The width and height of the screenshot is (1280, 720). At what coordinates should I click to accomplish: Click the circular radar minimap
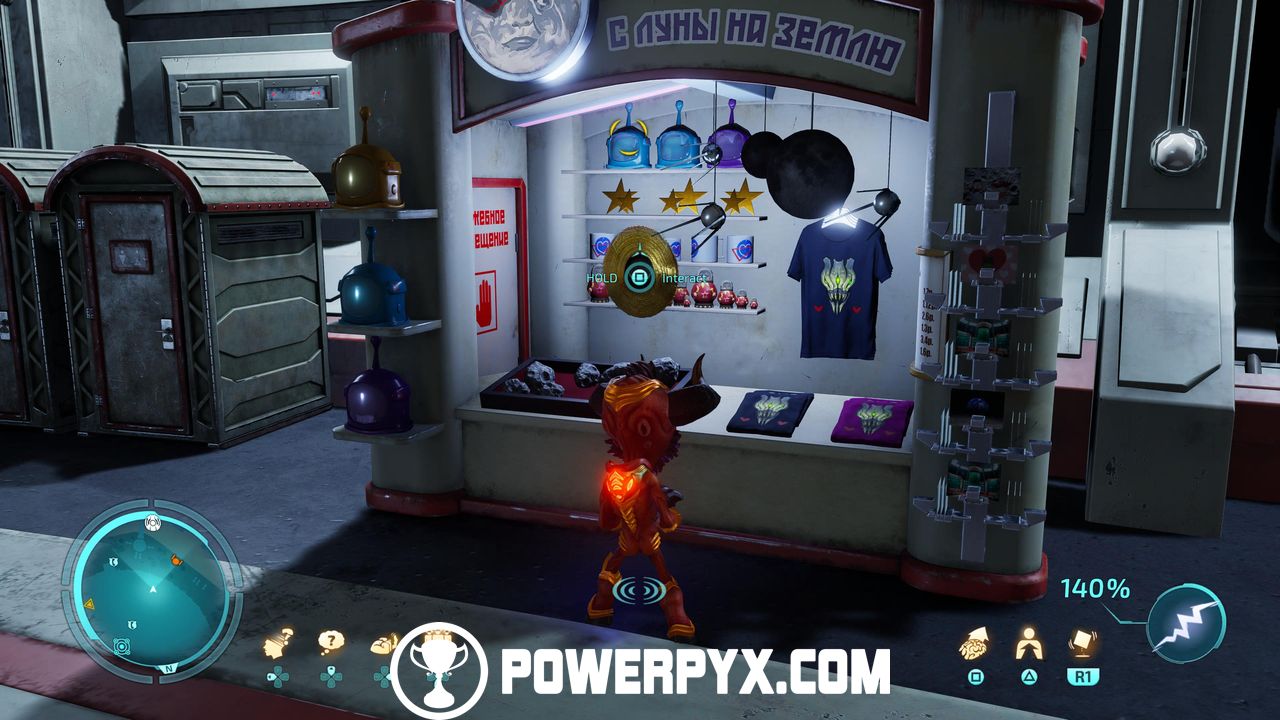coord(152,592)
